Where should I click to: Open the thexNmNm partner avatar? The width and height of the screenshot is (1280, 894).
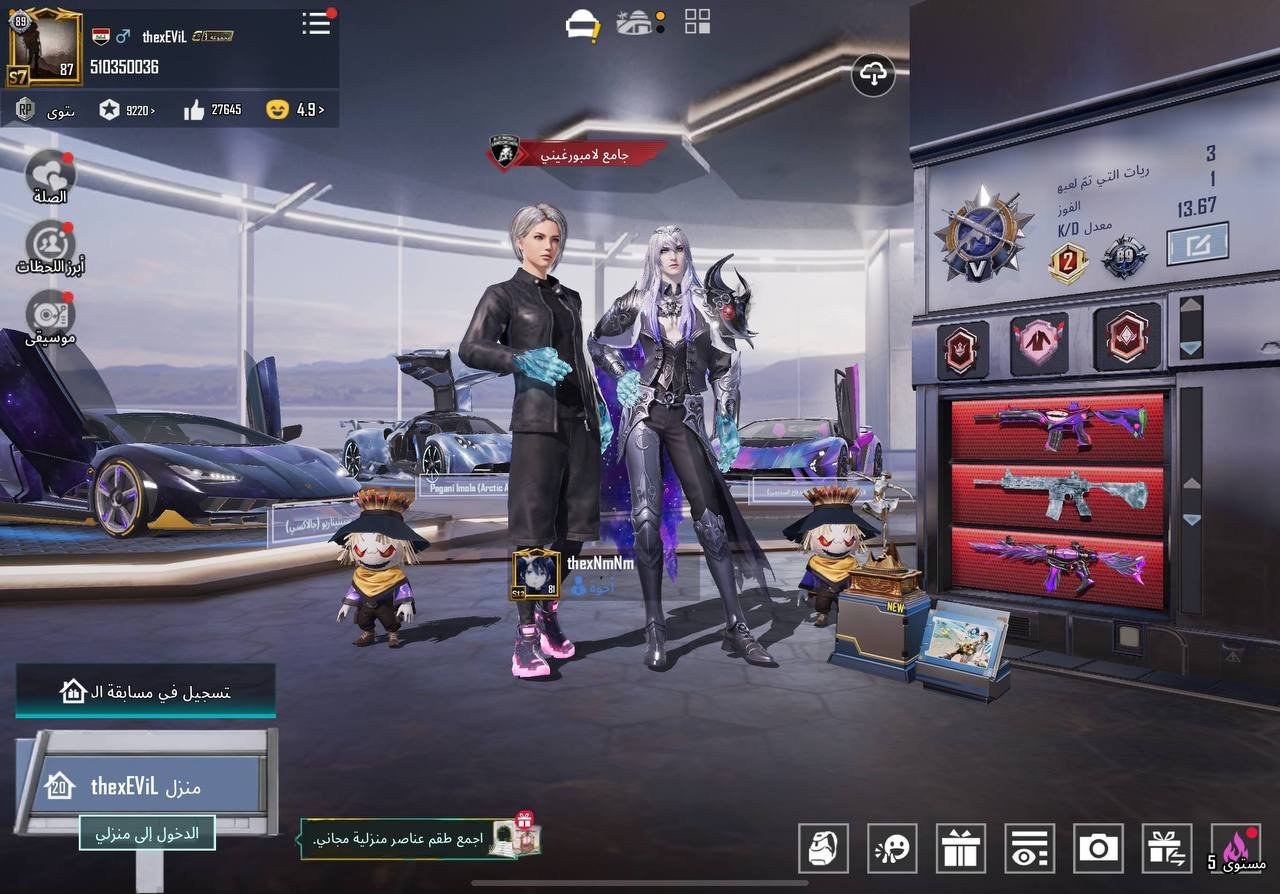point(536,575)
